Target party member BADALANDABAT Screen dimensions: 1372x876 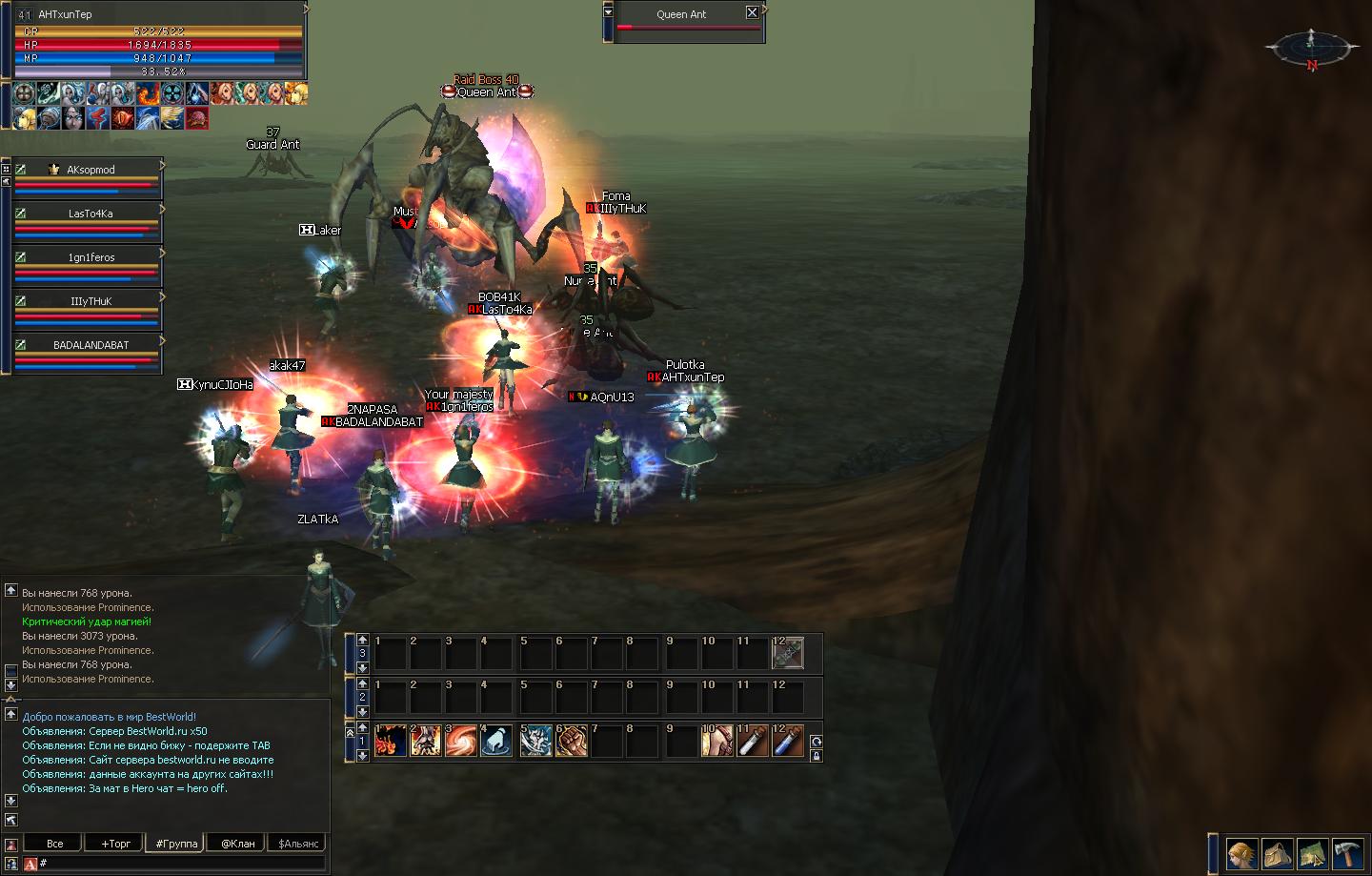point(91,345)
